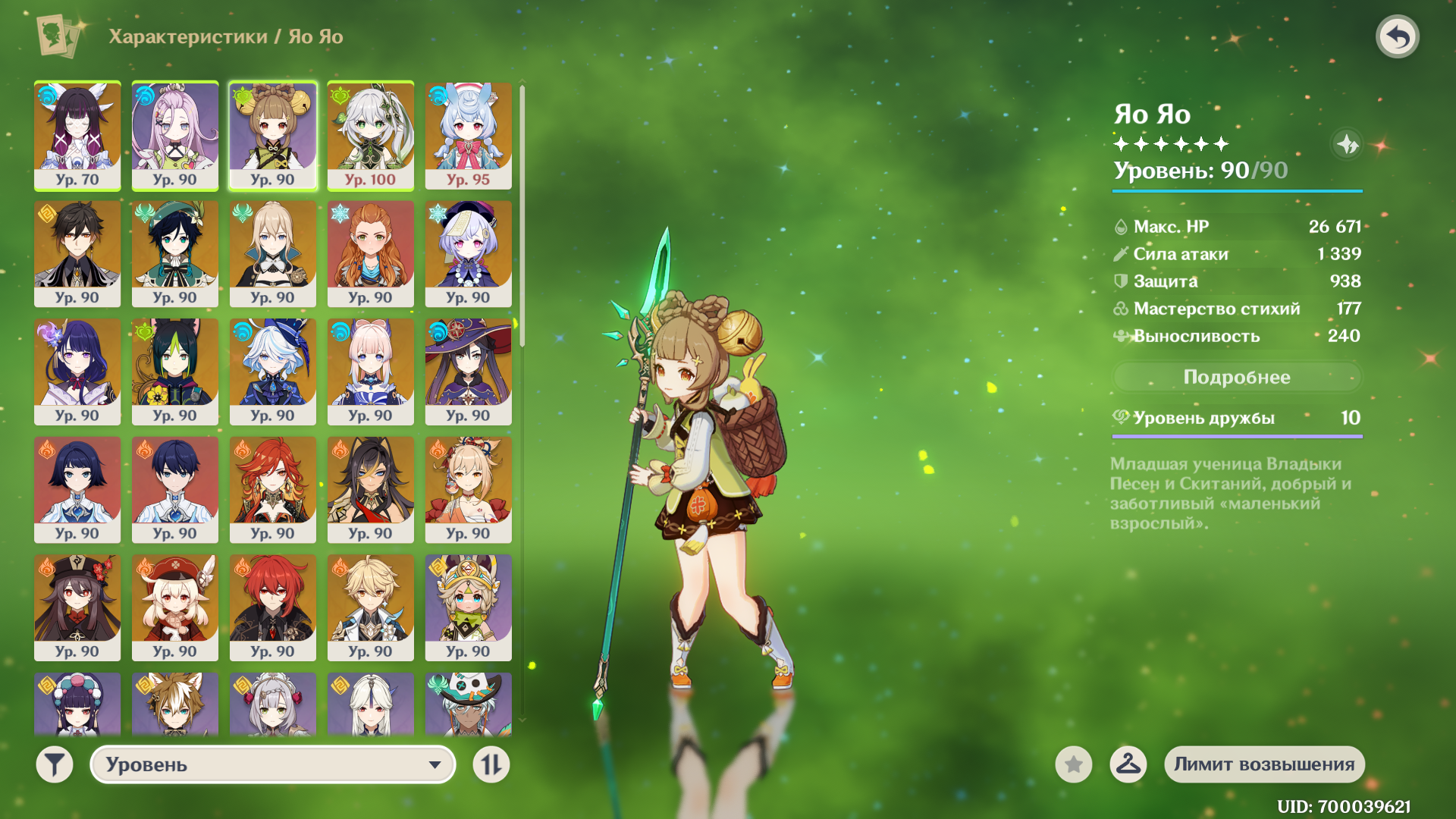
Task: Open the hanger outfit button
Action: (x=1128, y=764)
